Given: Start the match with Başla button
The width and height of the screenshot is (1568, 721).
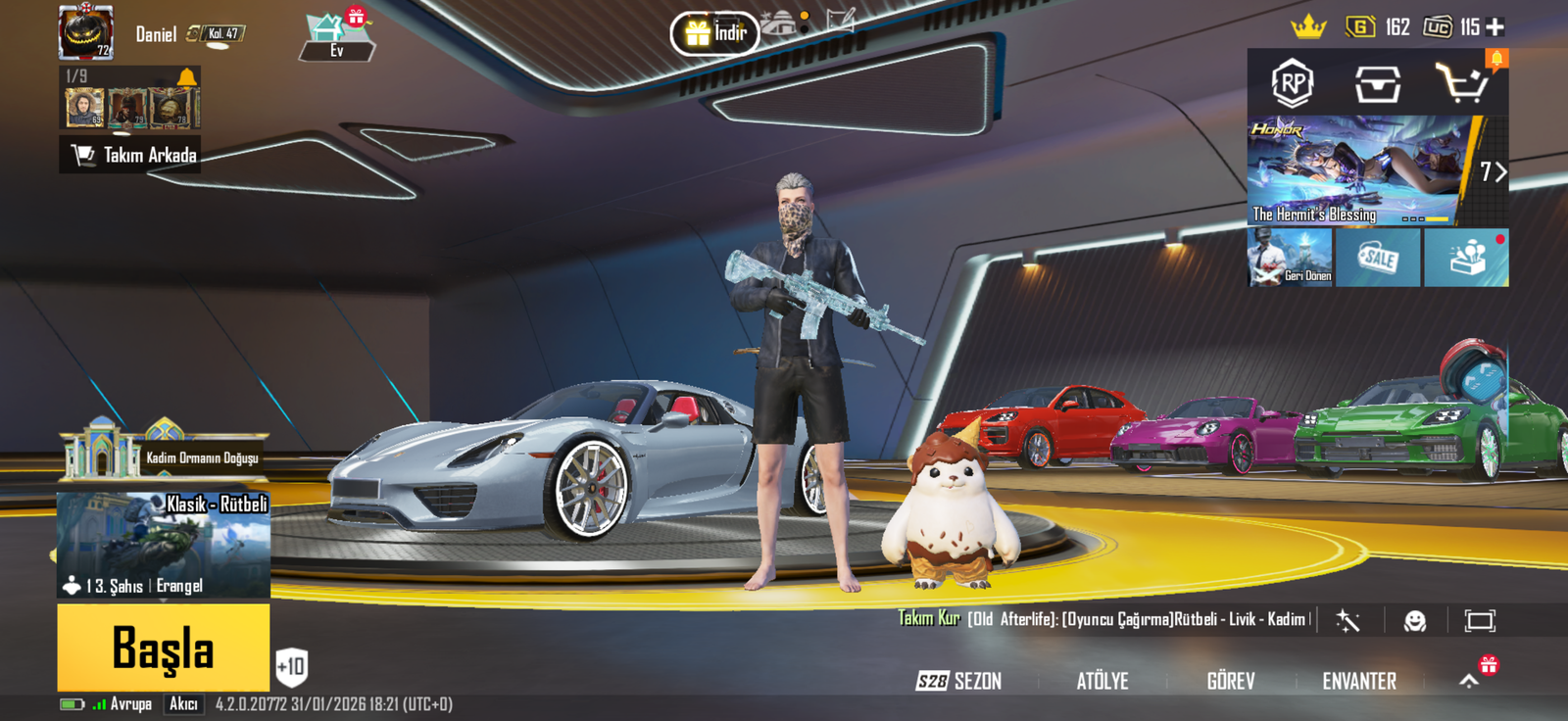Looking at the screenshot, I should pyautogui.click(x=163, y=648).
